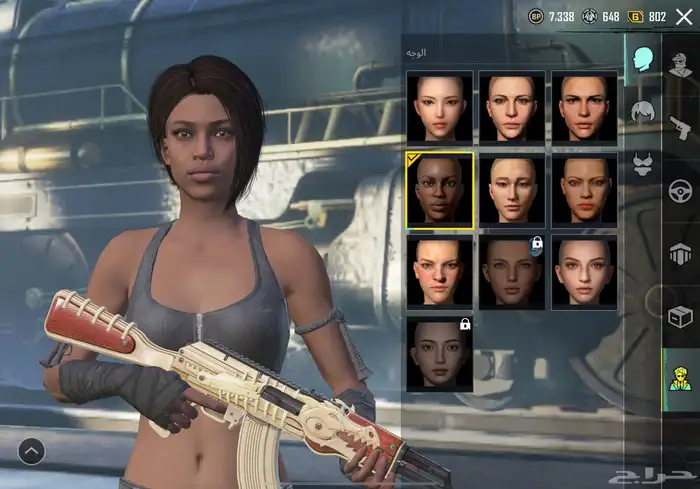700x489 pixels.
Task: Open the crate box category
Action: tap(681, 317)
